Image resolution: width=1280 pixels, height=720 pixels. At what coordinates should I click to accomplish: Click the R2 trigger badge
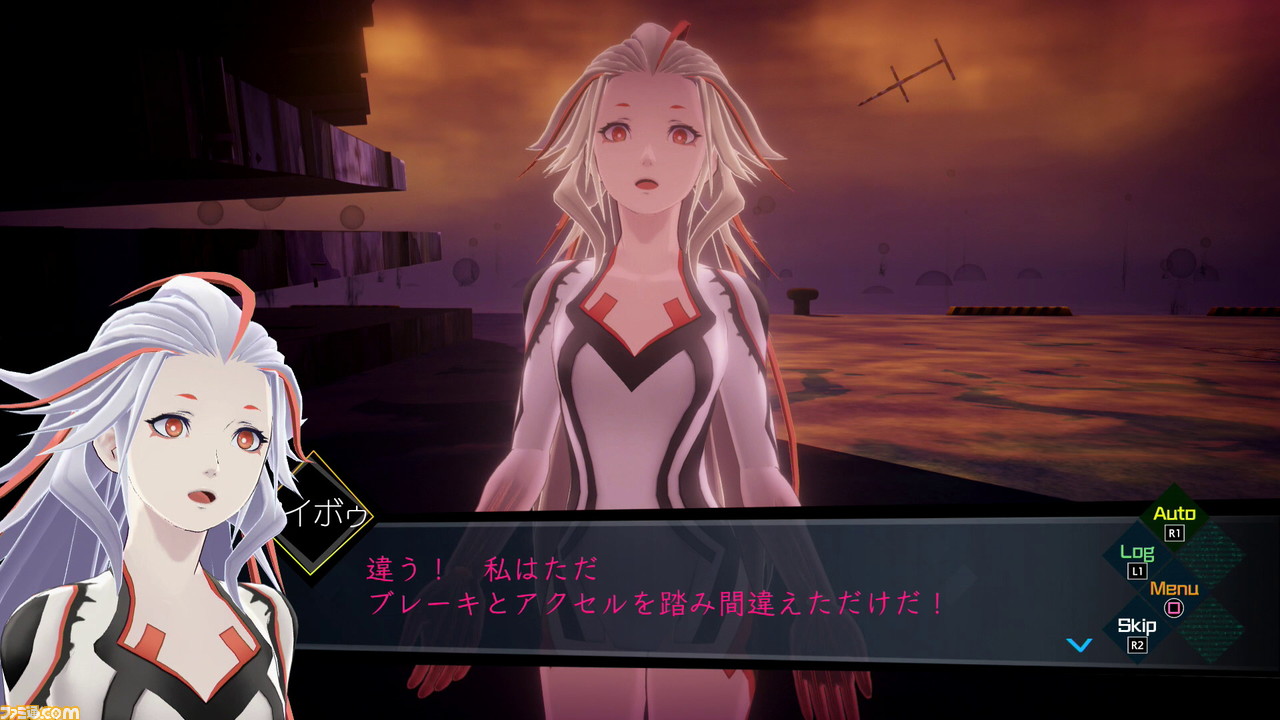pos(1136,643)
